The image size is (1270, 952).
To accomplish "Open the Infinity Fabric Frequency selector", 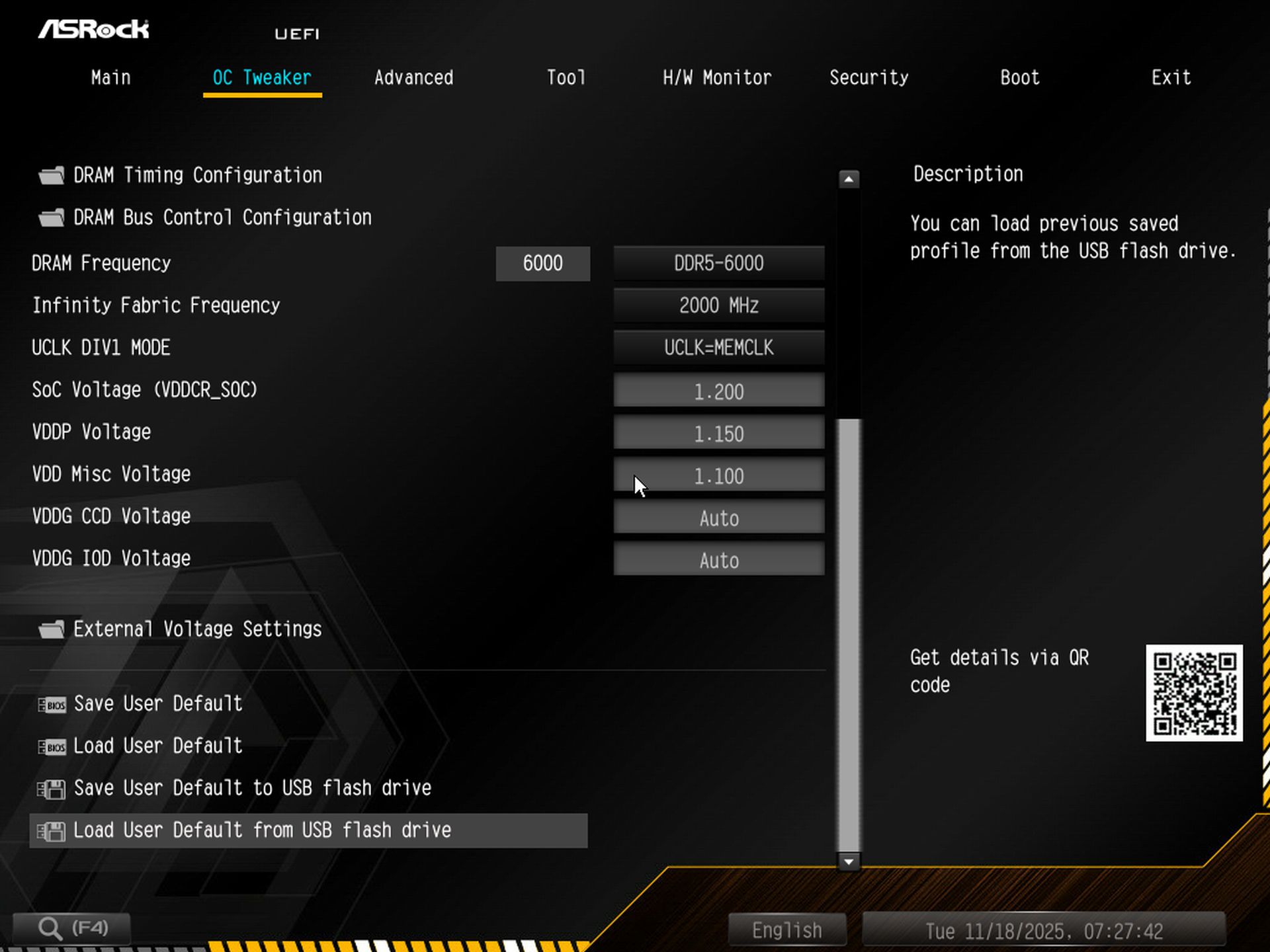I will tap(718, 305).
